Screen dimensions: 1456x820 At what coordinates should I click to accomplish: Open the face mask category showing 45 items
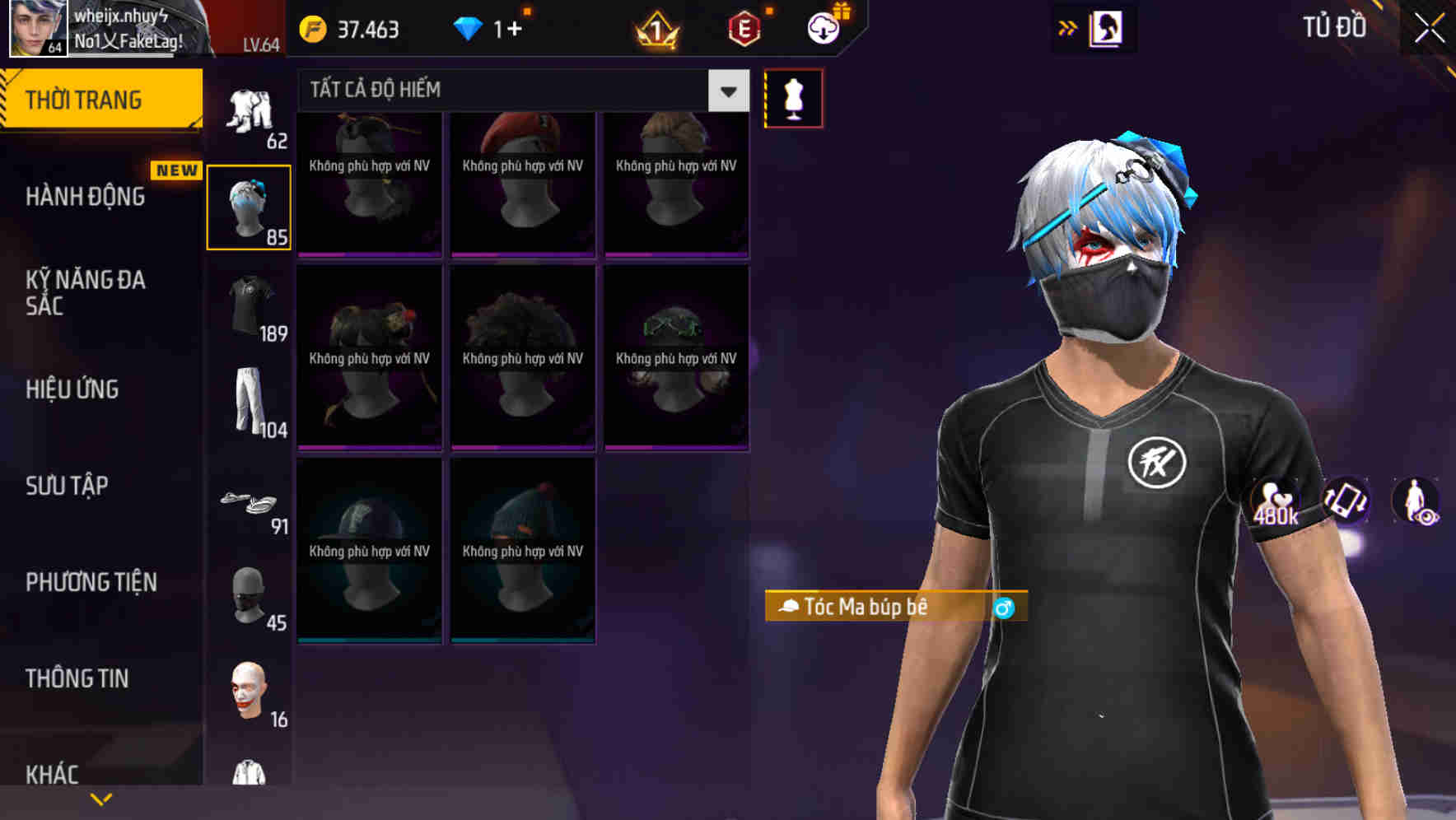[x=250, y=597]
